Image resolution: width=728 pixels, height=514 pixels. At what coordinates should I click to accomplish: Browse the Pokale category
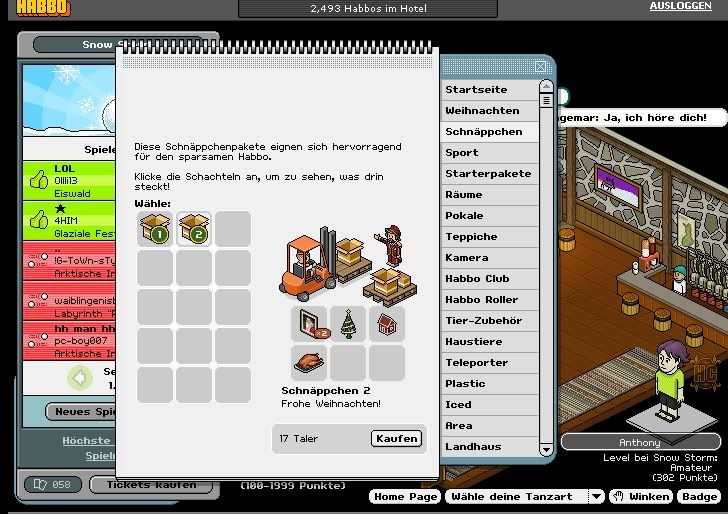pos(464,216)
